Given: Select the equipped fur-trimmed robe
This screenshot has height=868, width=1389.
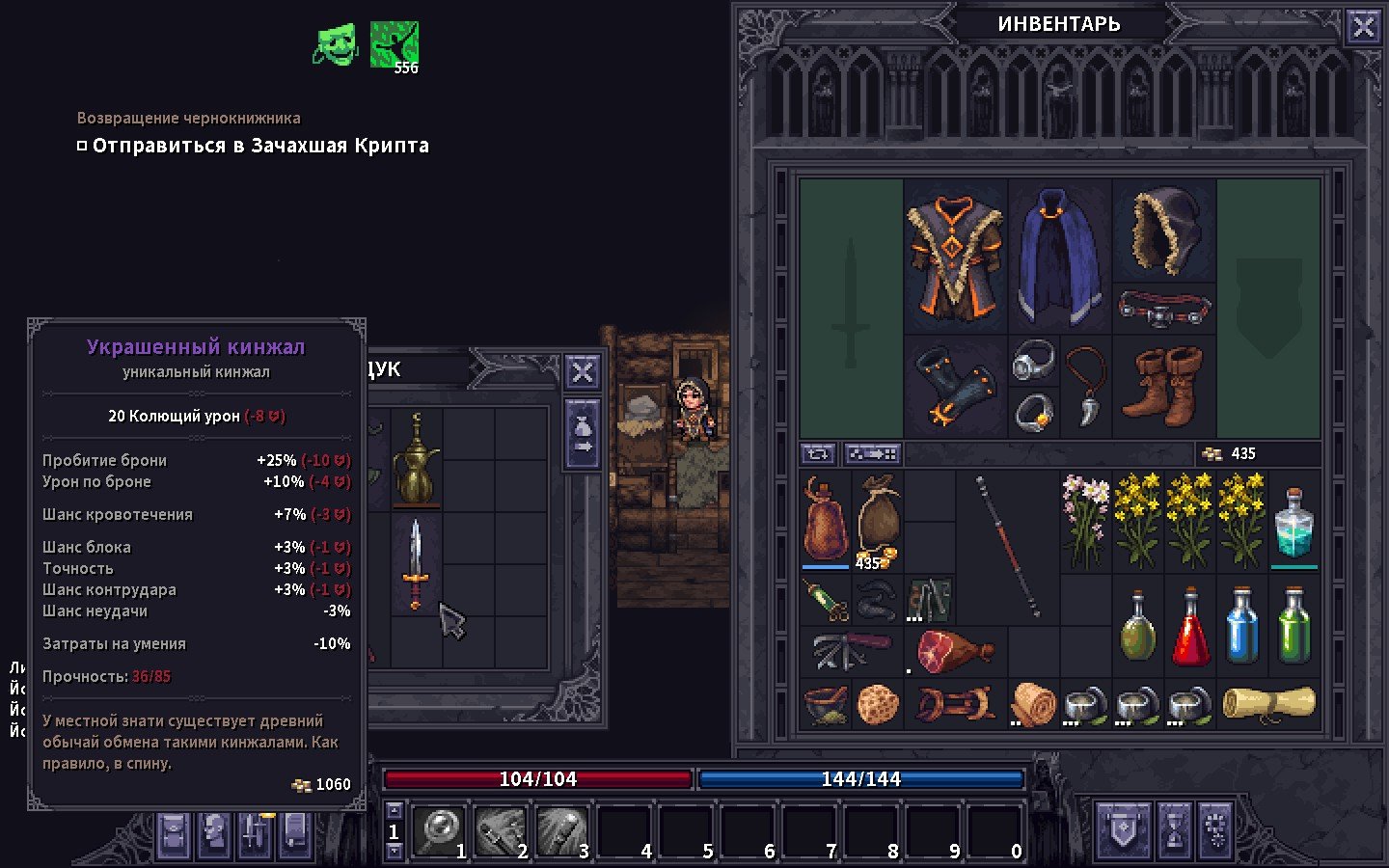Looking at the screenshot, I should point(954,256).
